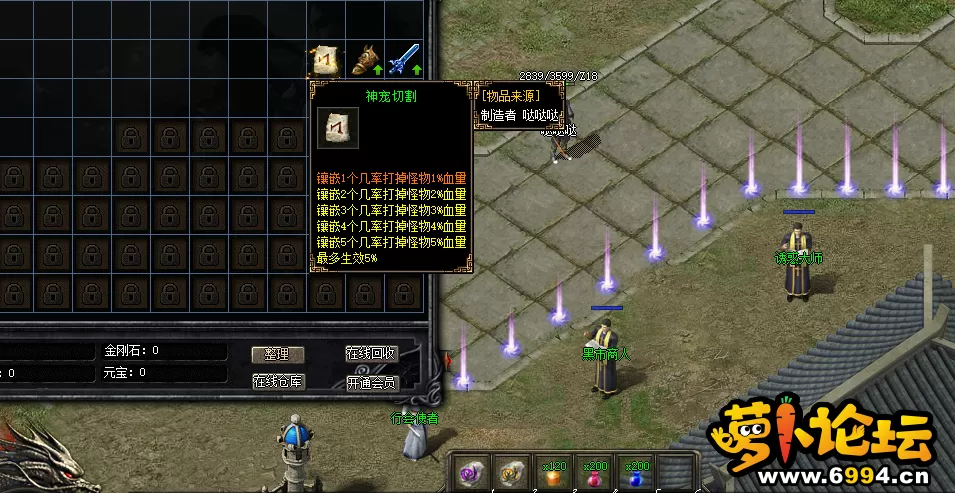Screen dimensions: 955x493
Task: Use the purple swirl scroll on the hotbar
Action: [470, 473]
